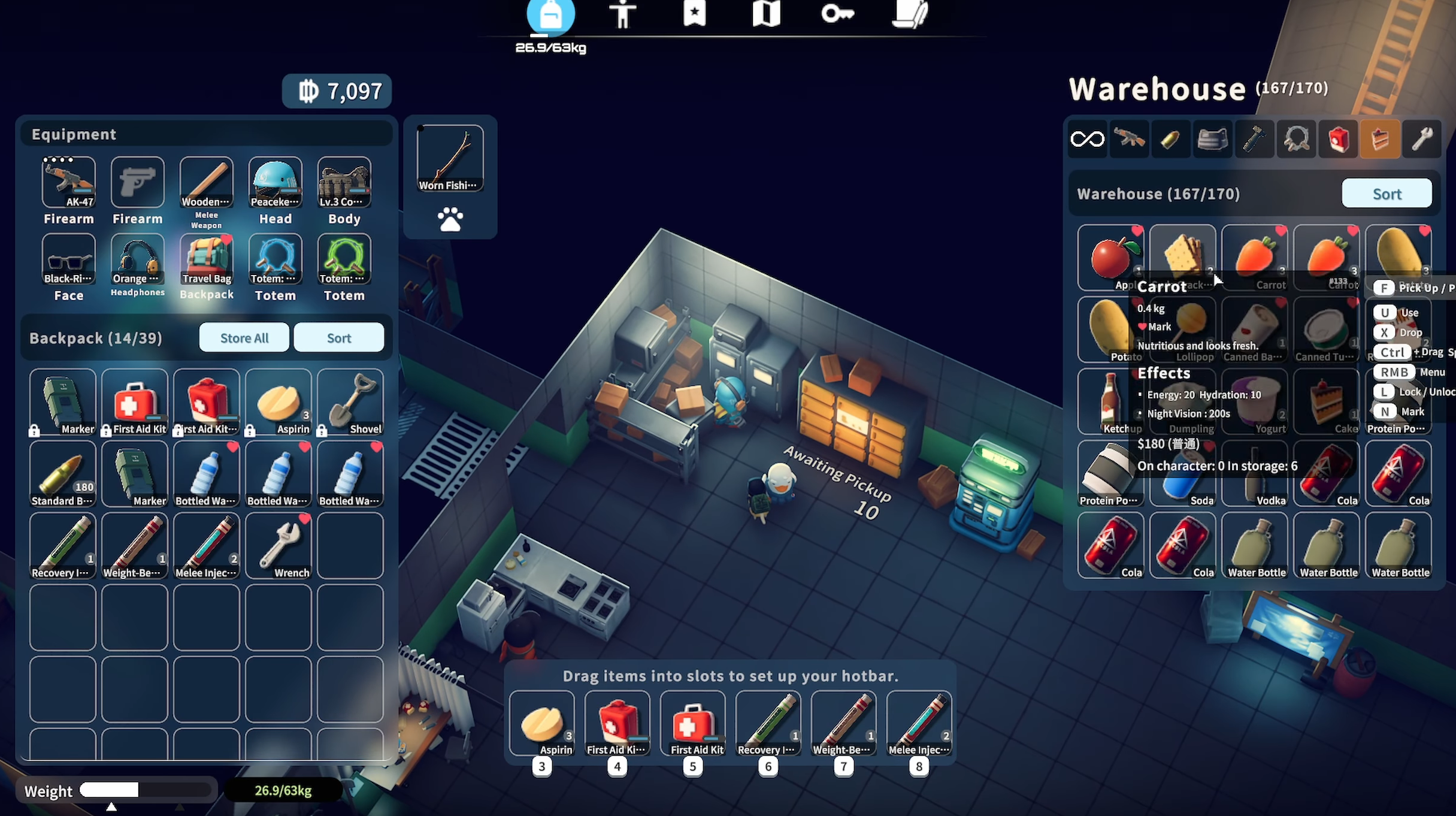Open the character tab at top
Image resolution: width=1456 pixels, height=816 pixels.
click(x=622, y=14)
